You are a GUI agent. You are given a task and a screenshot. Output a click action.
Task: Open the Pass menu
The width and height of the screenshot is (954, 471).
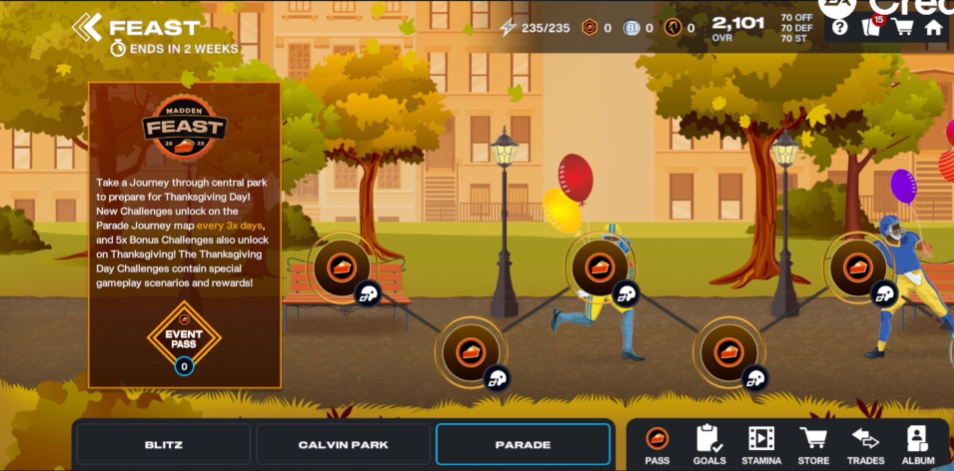click(657, 445)
